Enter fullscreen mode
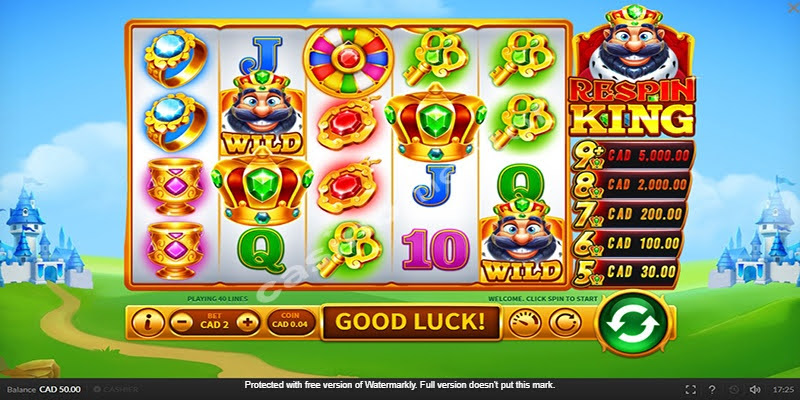The height and width of the screenshot is (400, 800). tap(691, 388)
